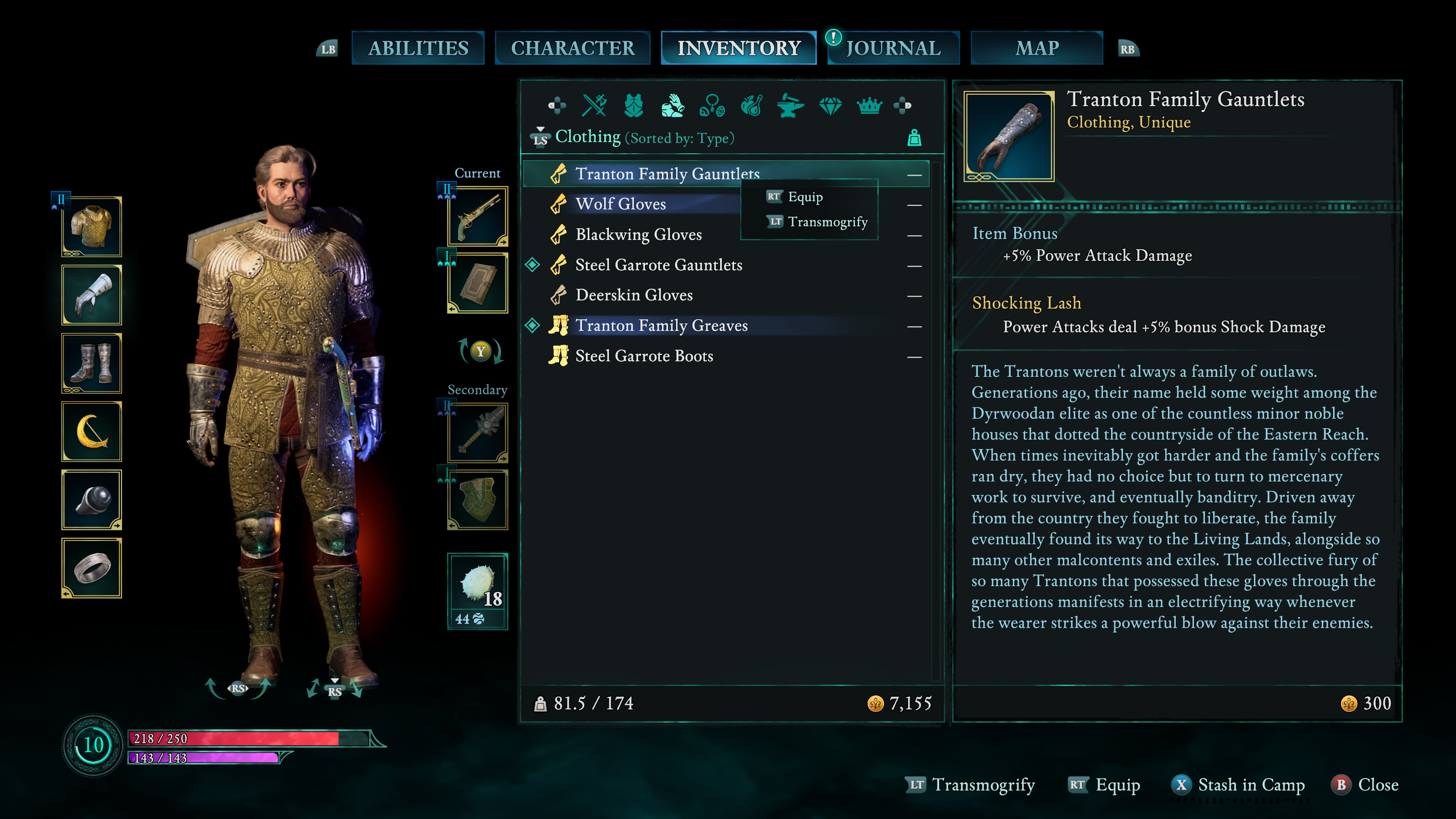Open the weapons category filter
This screenshot has height=819, width=1456.
coord(594,105)
